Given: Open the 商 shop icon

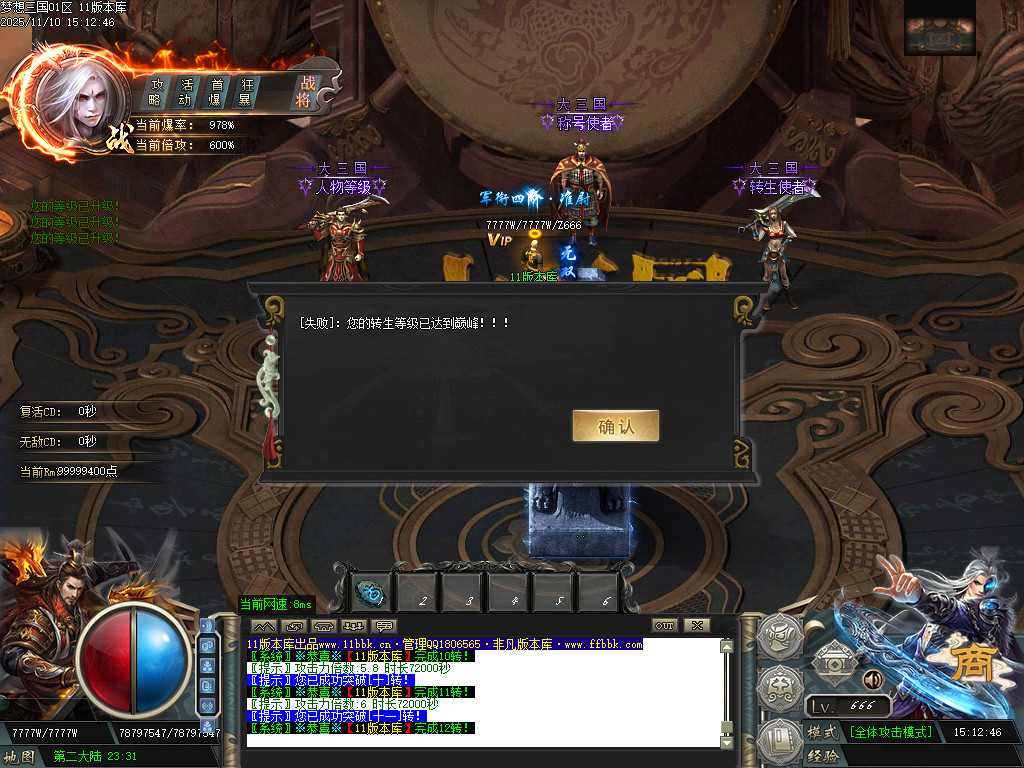Looking at the screenshot, I should click(x=967, y=662).
